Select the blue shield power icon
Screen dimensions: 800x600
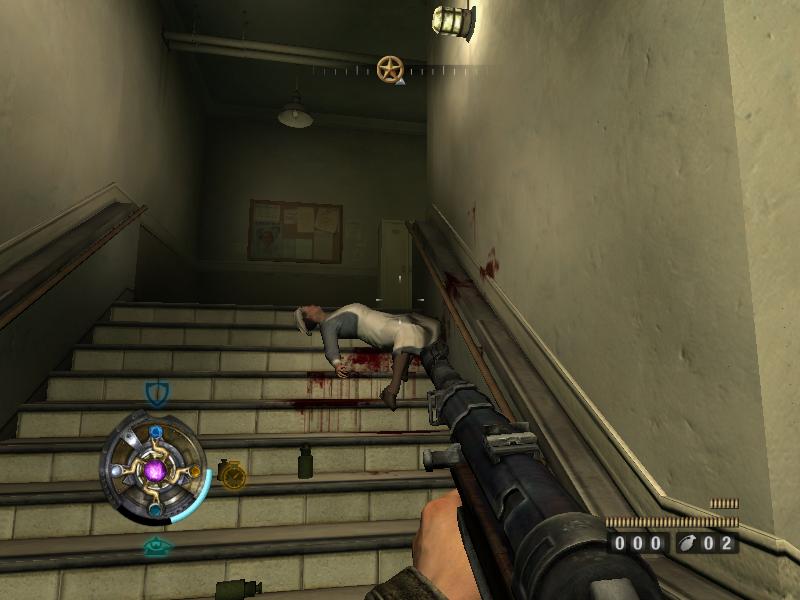point(156,393)
